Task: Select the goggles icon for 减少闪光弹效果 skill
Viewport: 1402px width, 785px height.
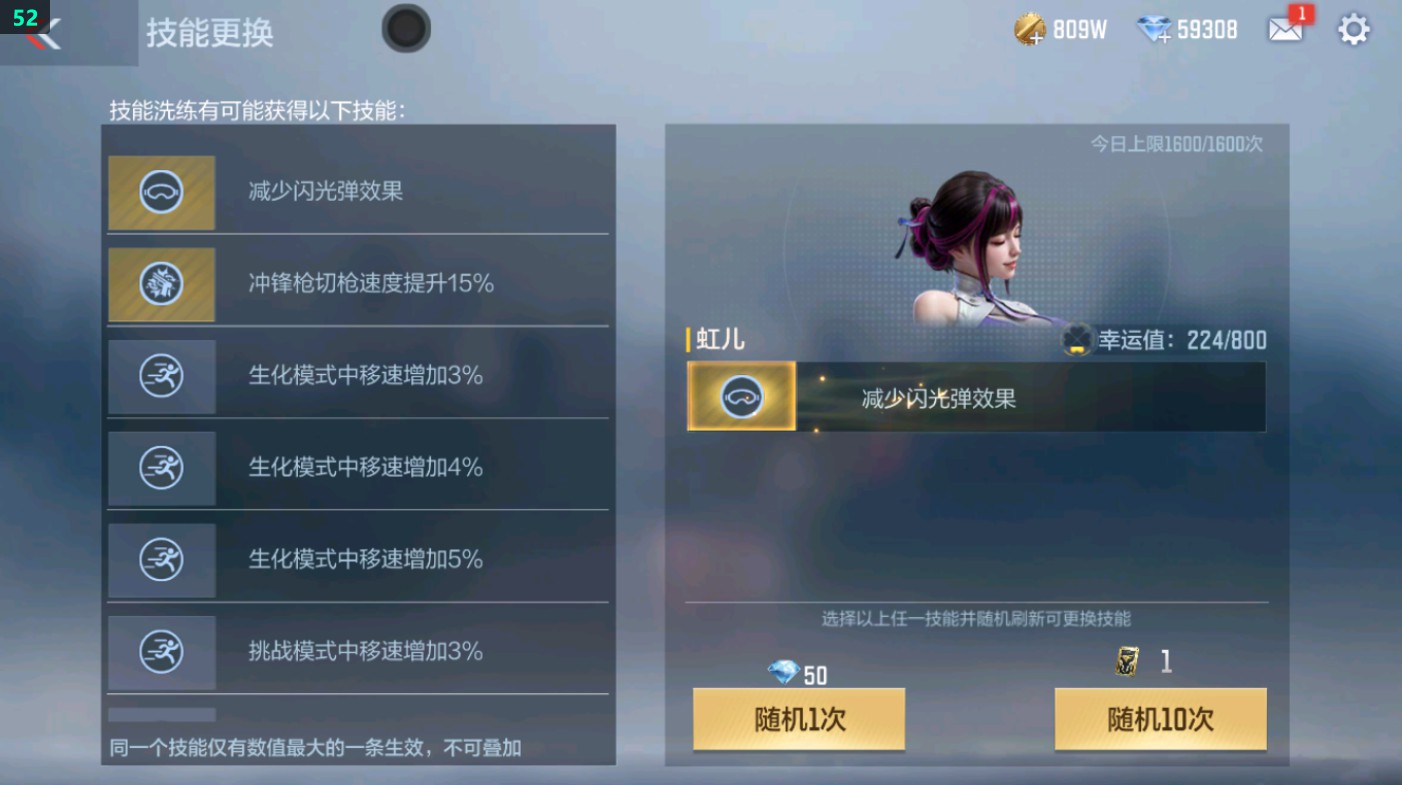Action: 161,192
